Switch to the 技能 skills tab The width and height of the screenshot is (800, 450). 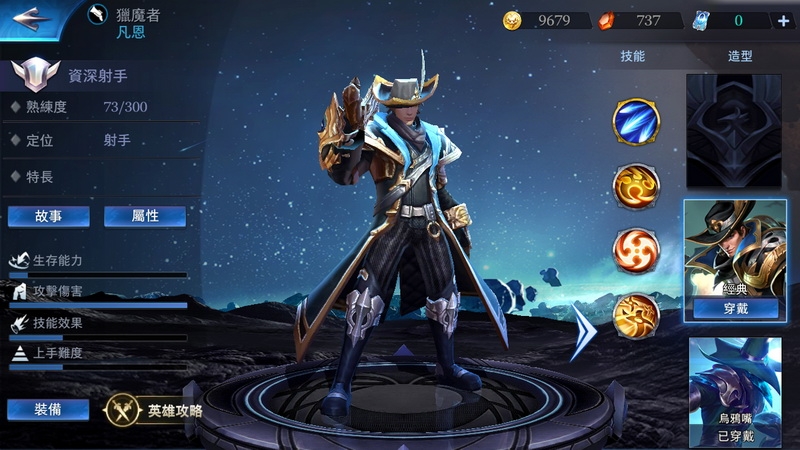point(633,56)
